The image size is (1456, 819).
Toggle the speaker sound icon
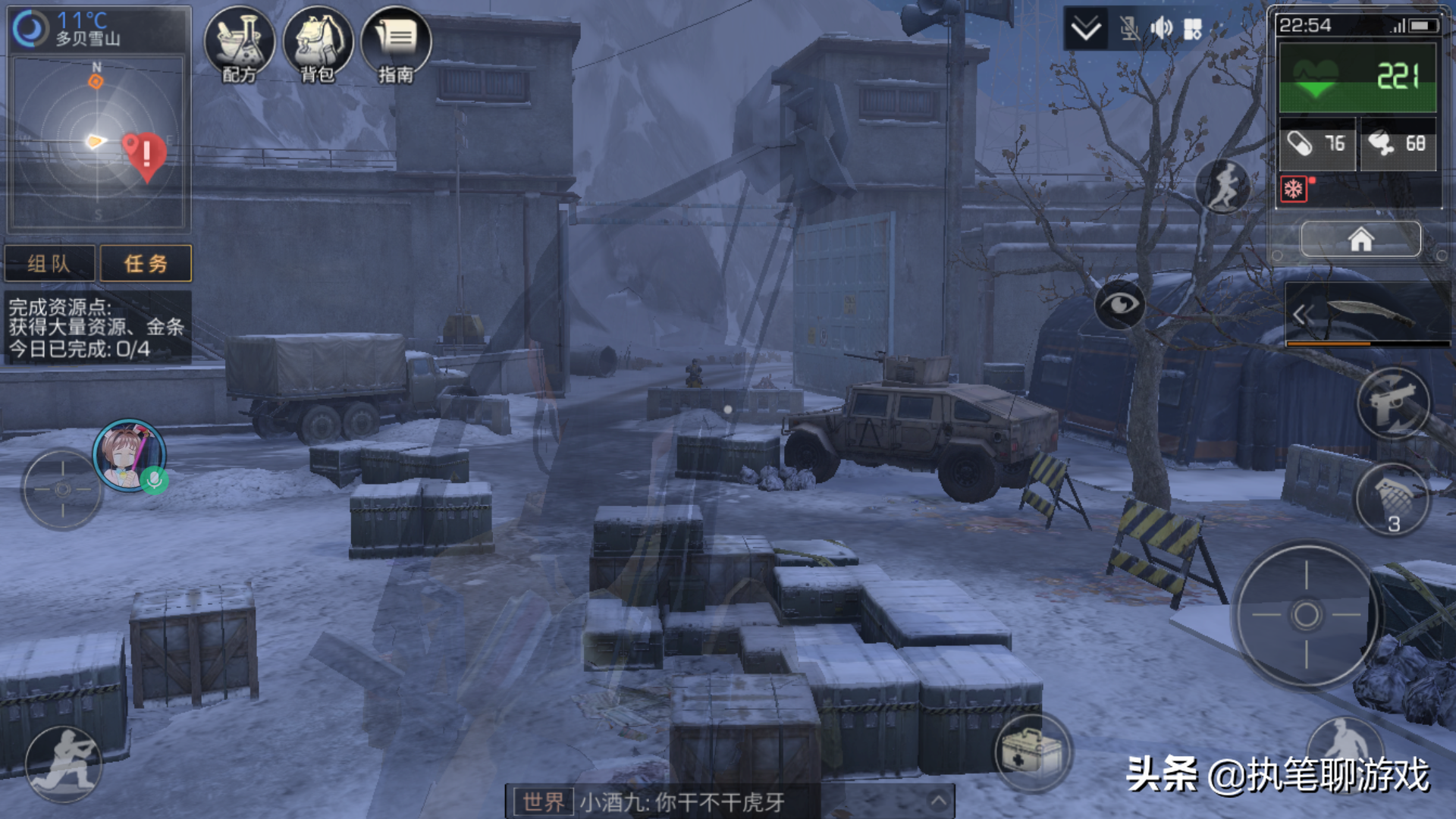pos(1161,29)
